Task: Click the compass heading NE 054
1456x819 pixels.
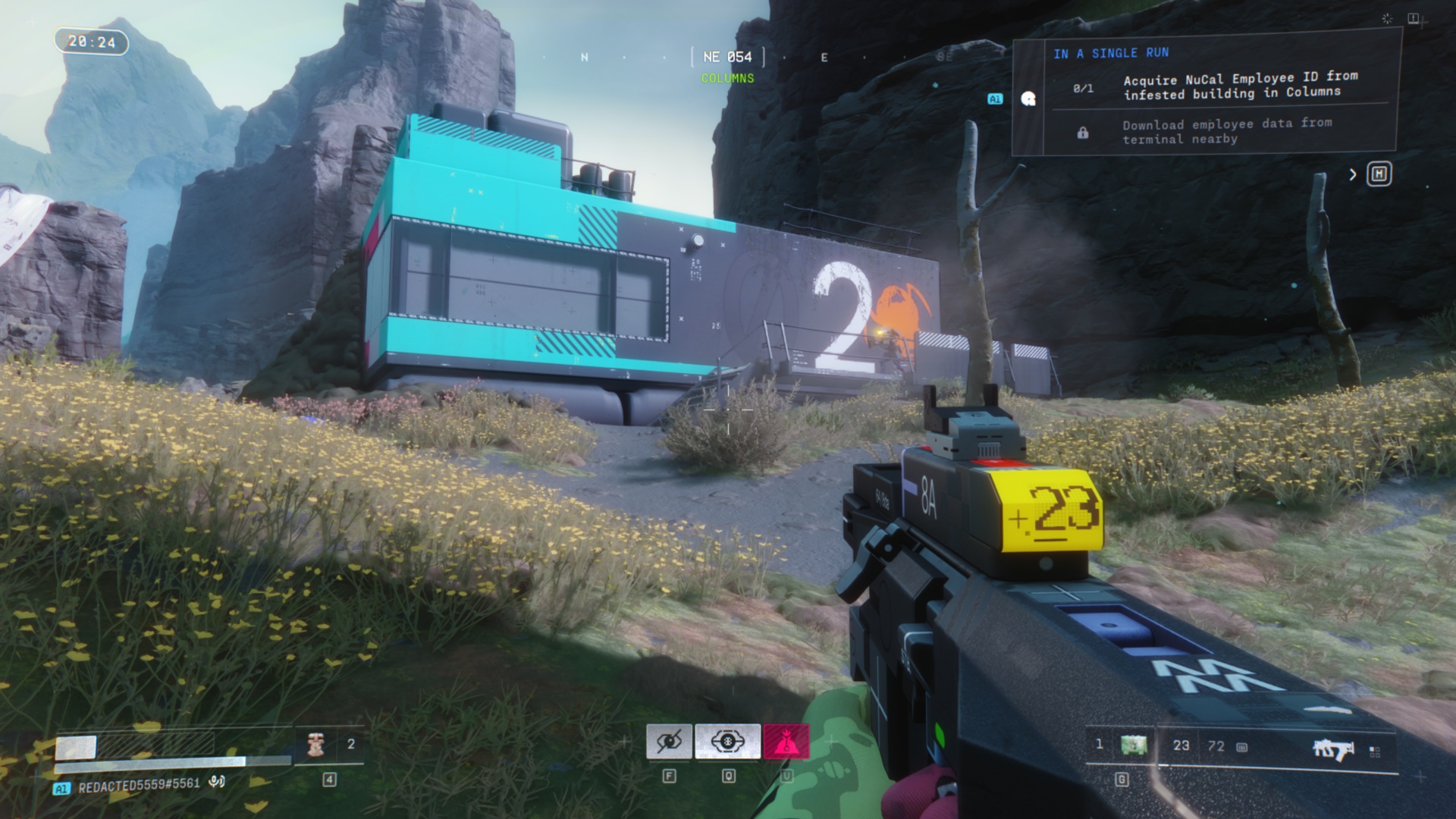Action: (x=727, y=57)
